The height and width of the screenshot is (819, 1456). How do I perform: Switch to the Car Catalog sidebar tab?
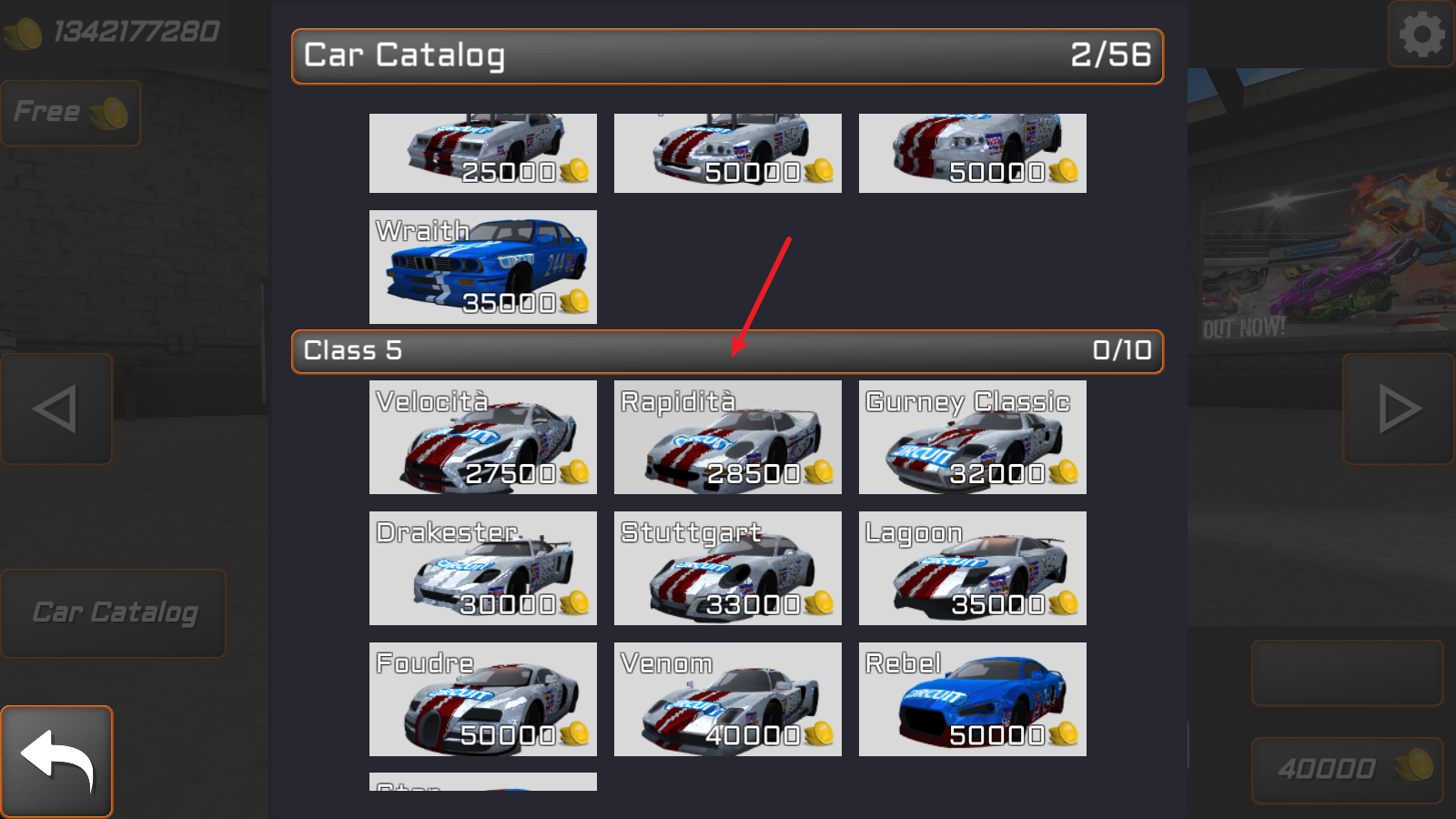[113, 612]
